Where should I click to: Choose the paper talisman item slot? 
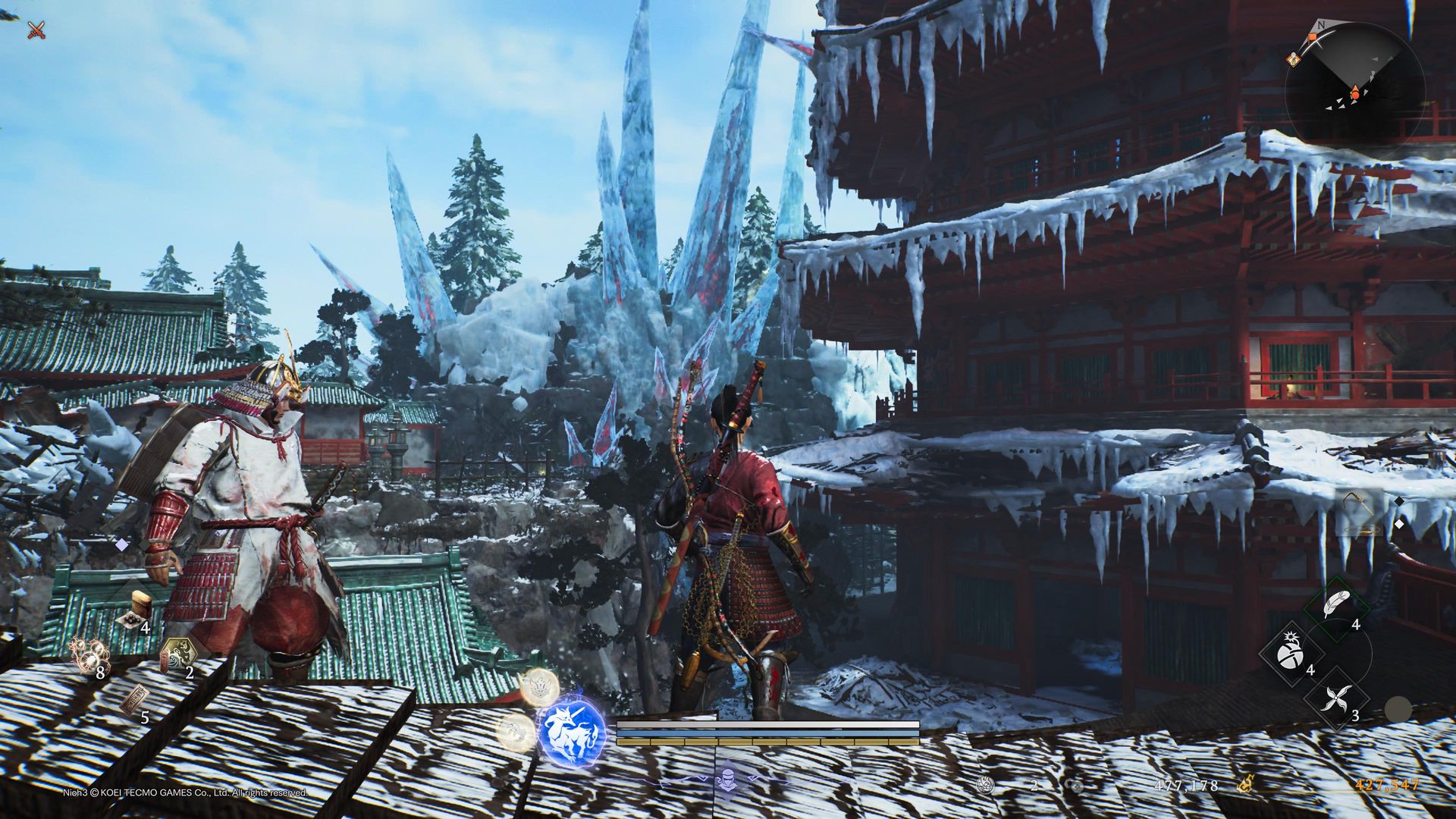click(x=133, y=701)
